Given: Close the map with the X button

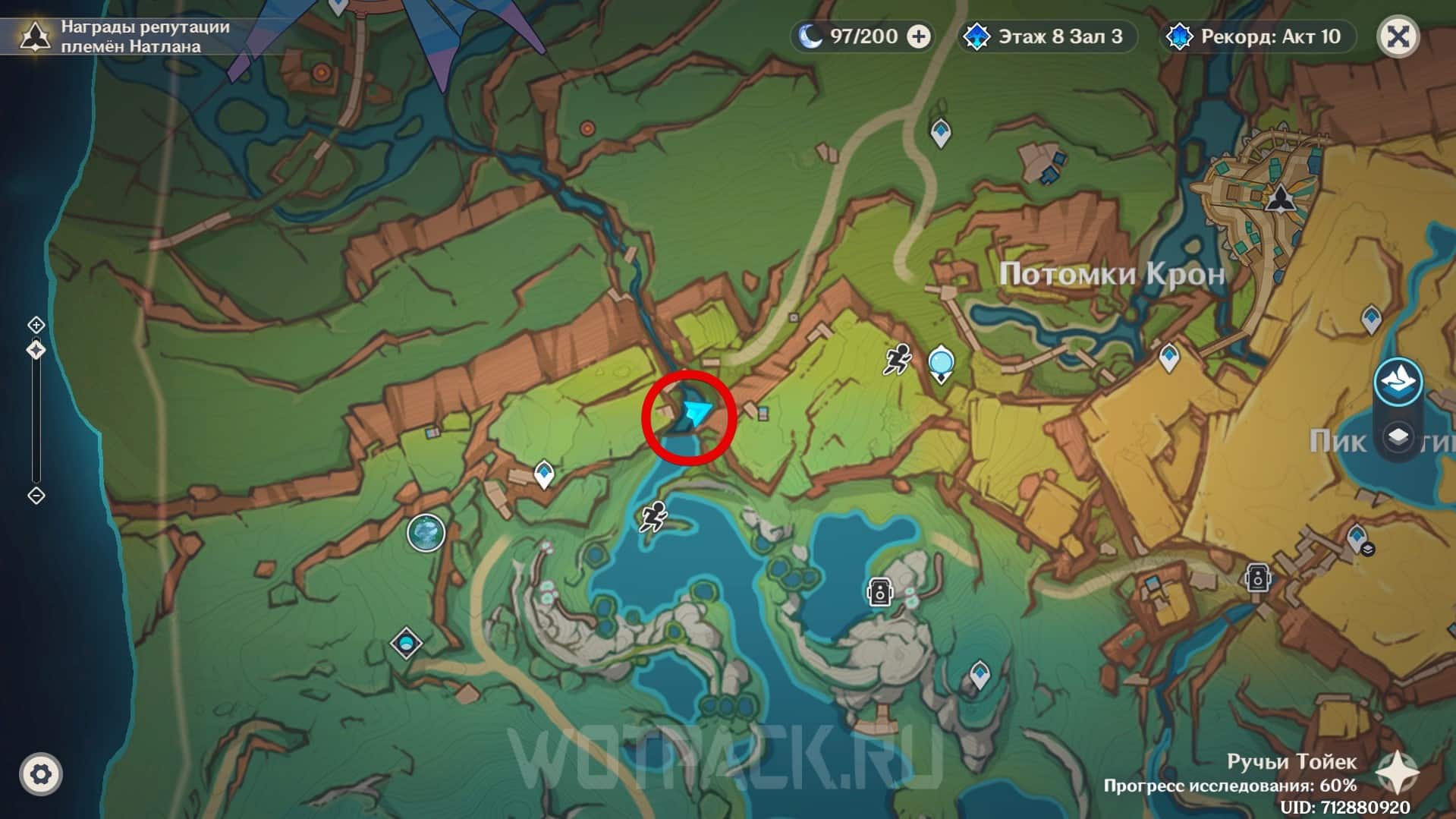Looking at the screenshot, I should pos(1398,36).
